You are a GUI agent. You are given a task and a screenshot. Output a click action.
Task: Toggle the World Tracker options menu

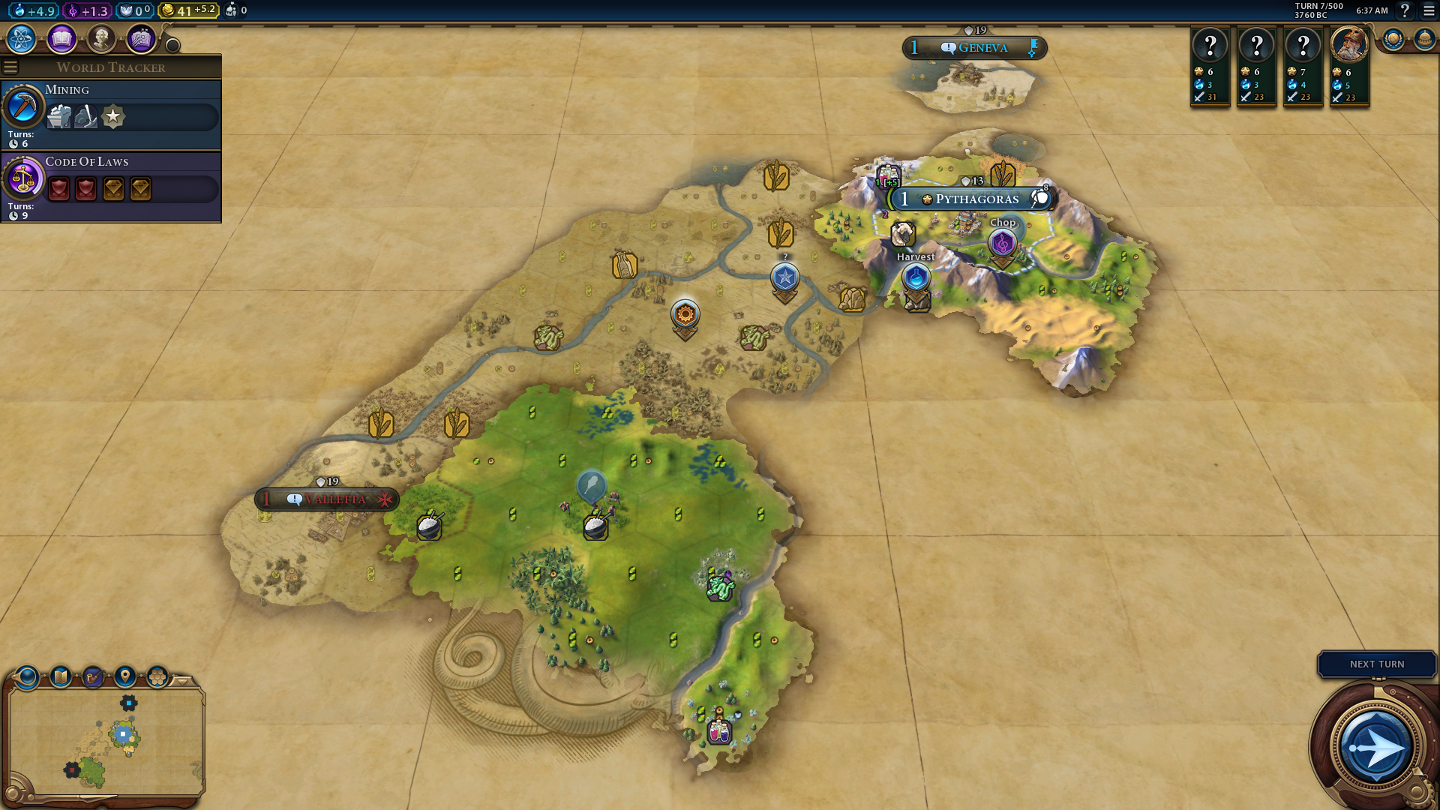(x=11, y=67)
